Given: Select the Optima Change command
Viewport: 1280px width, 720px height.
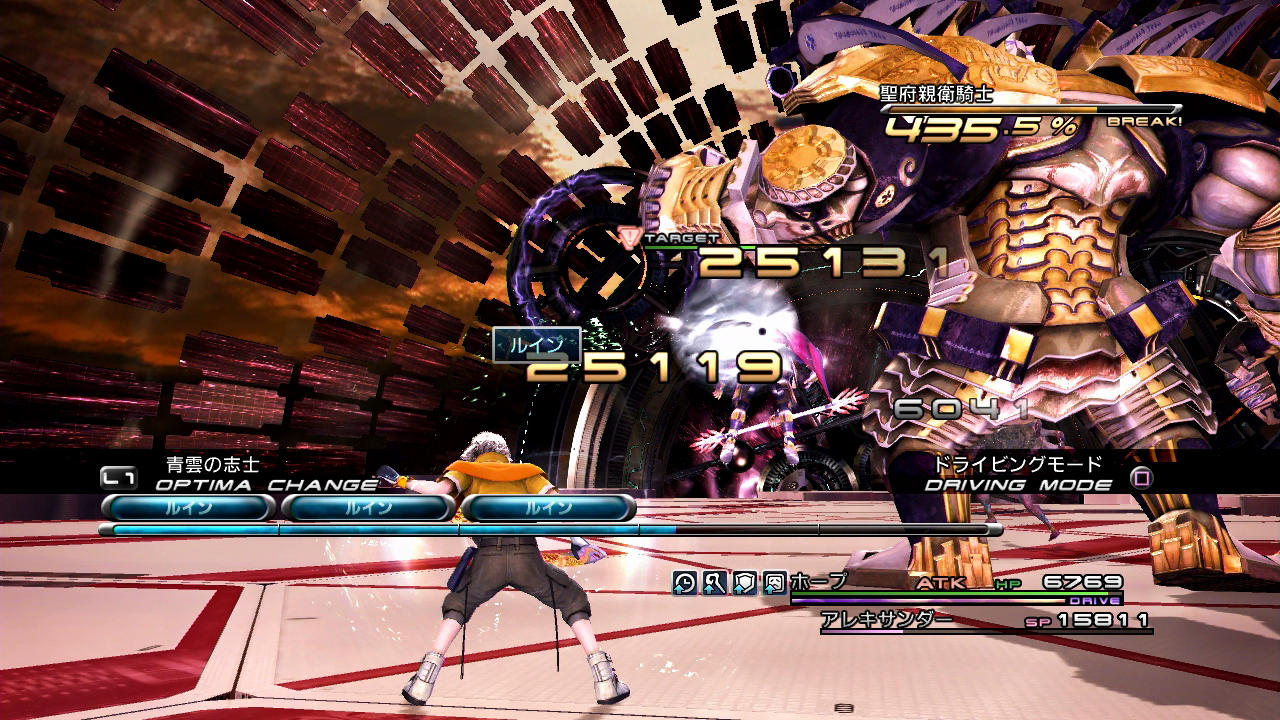Looking at the screenshot, I should [266, 485].
